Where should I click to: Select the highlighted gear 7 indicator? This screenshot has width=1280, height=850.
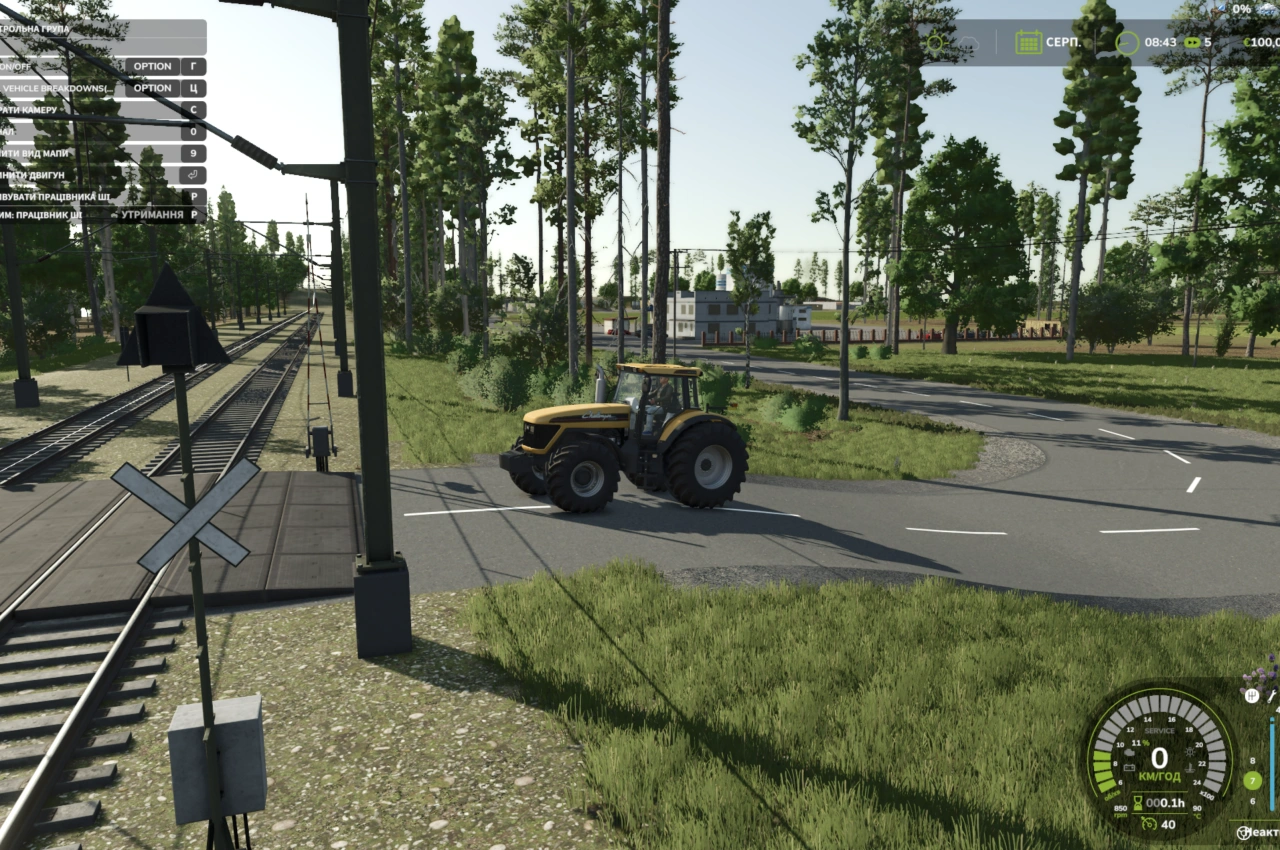1252,780
